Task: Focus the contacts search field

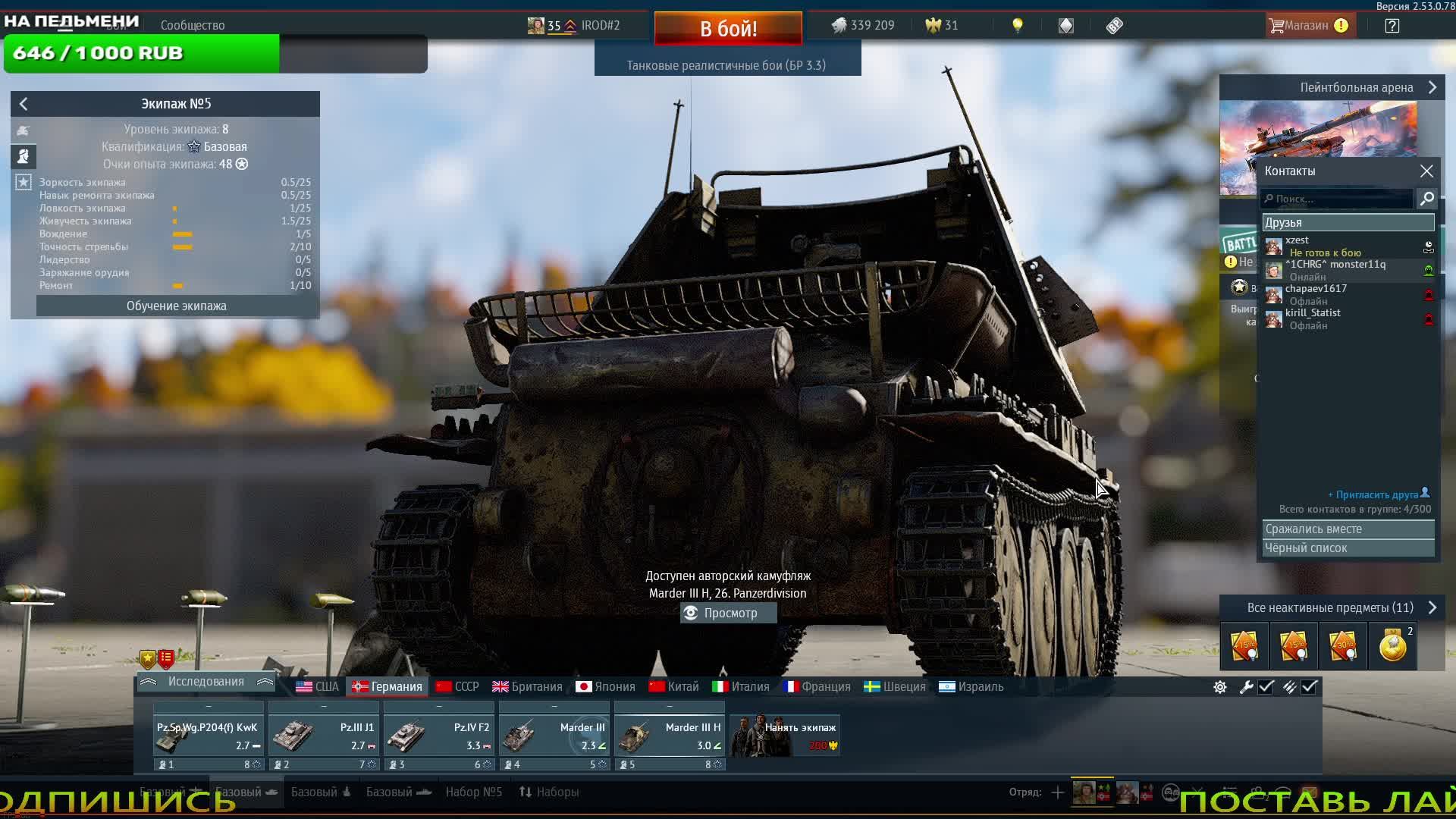Action: click(1338, 199)
